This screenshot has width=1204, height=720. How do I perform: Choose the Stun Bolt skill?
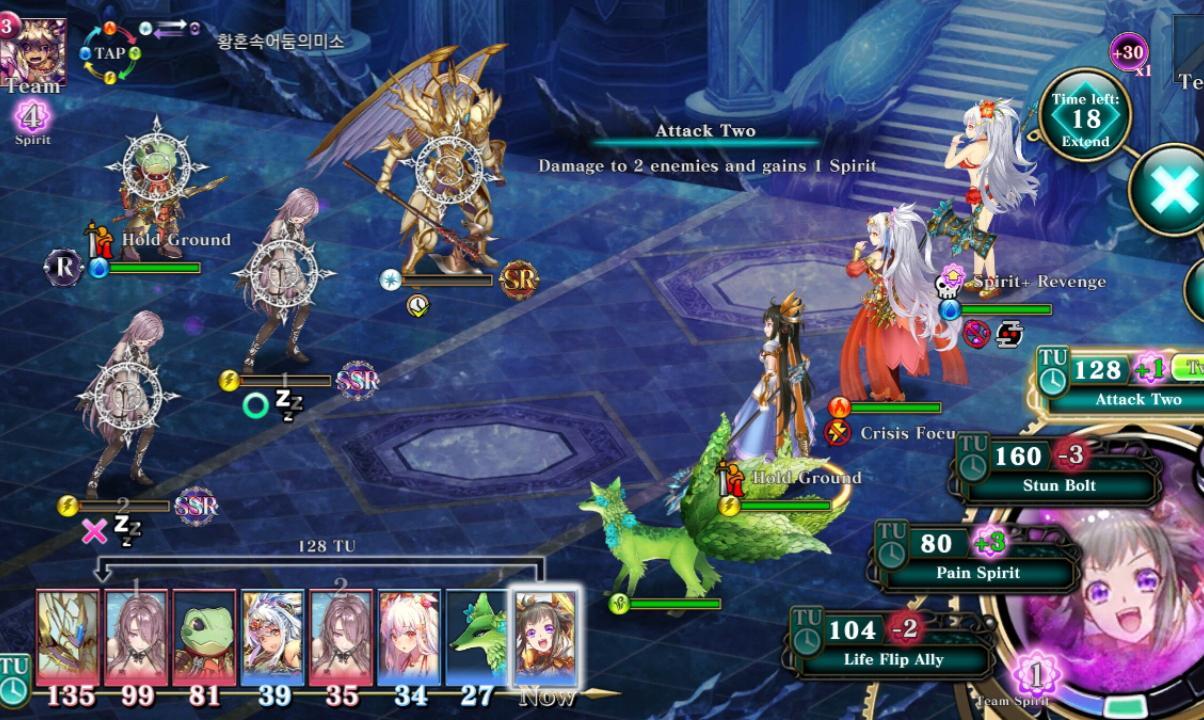(x=1060, y=470)
